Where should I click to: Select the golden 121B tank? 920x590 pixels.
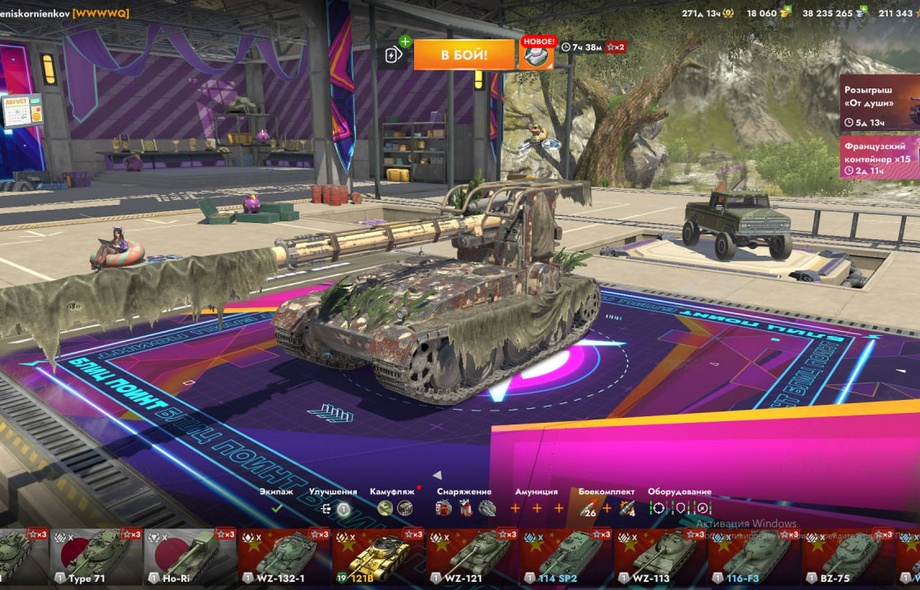(x=374, y=557)
